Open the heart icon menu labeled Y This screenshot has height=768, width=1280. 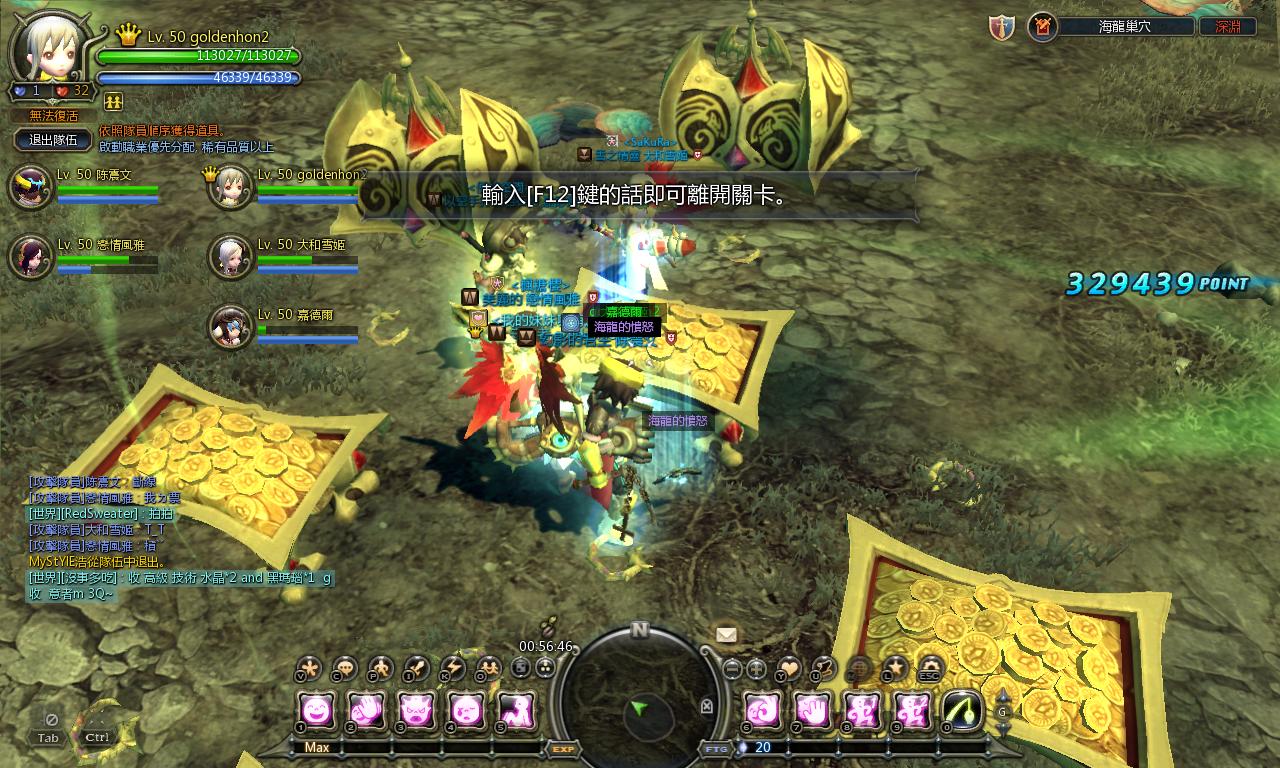pyautogui.click(x=789, y=667)
